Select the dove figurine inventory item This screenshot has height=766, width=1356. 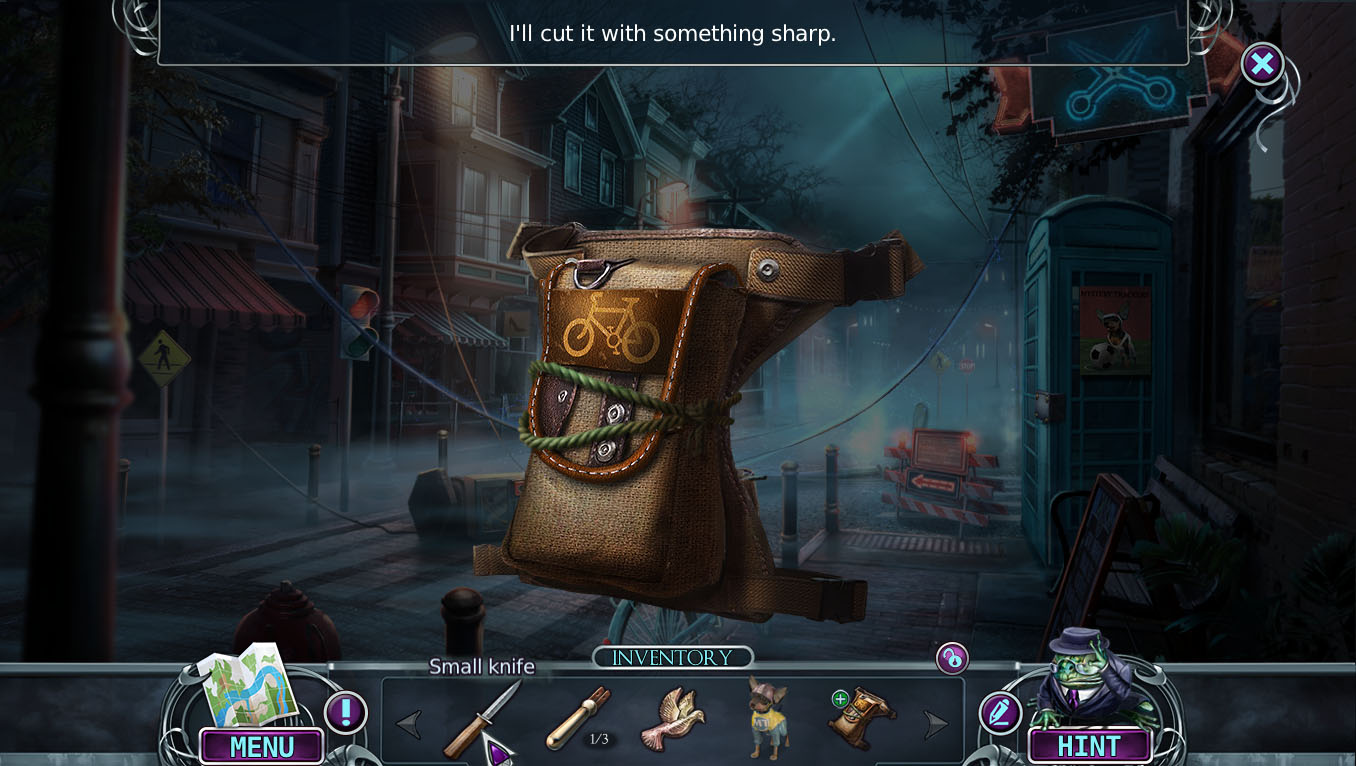click(x=679, y=718)
